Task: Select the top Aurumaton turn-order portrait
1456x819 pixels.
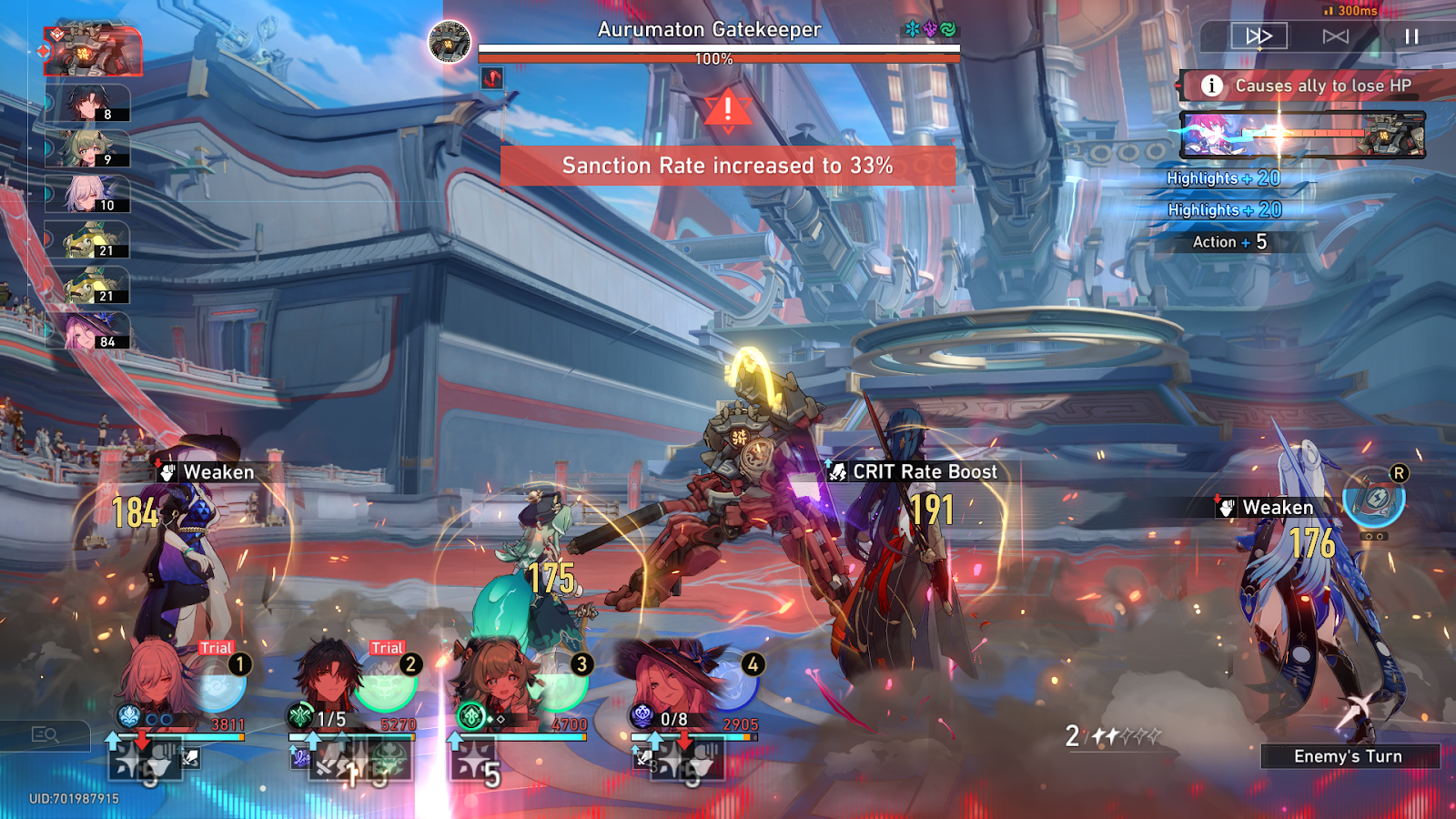Action: (94, 50)
